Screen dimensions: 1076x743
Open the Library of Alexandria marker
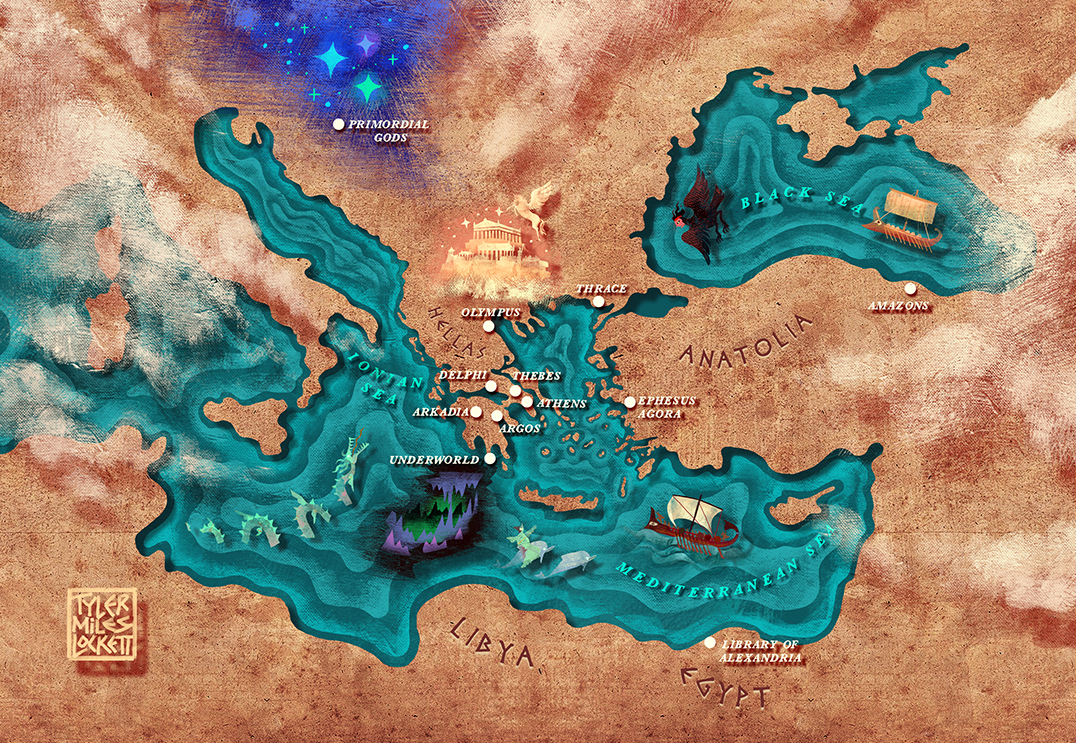point(710,643)
